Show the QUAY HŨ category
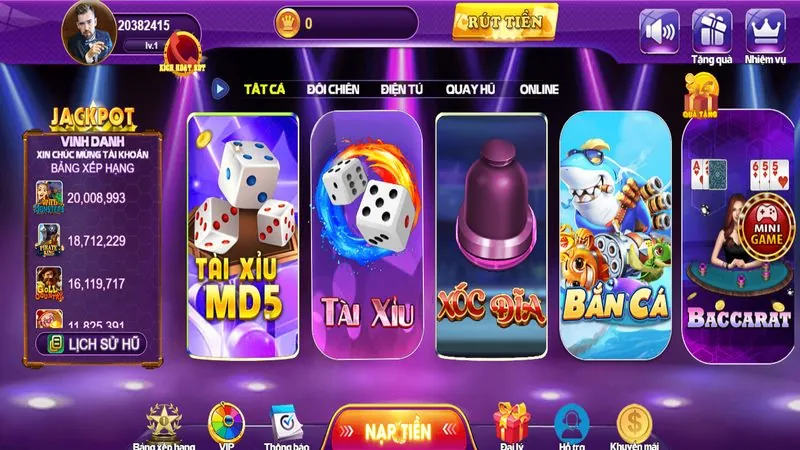 [x=472, y=89]
